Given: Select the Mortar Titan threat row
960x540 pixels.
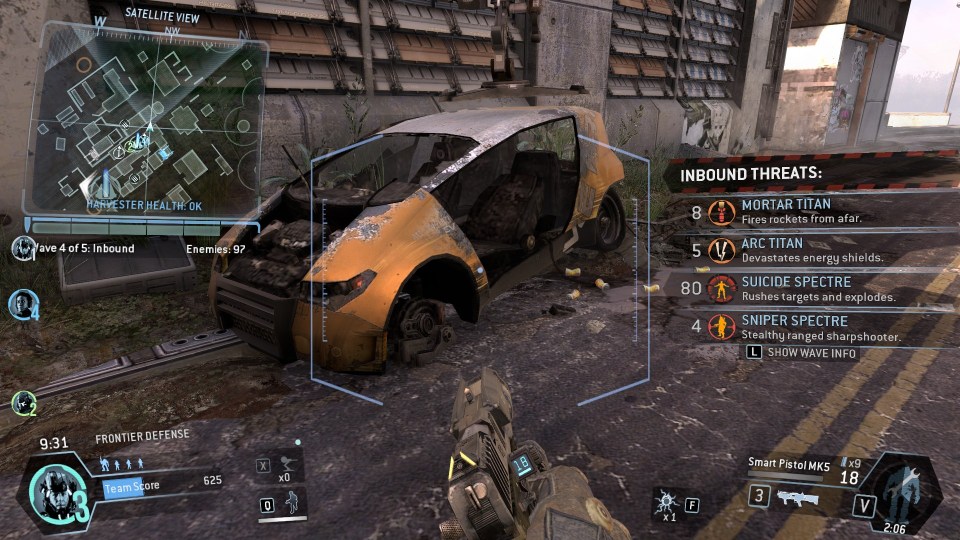Looking at the screenshot, I should (800, 211).
